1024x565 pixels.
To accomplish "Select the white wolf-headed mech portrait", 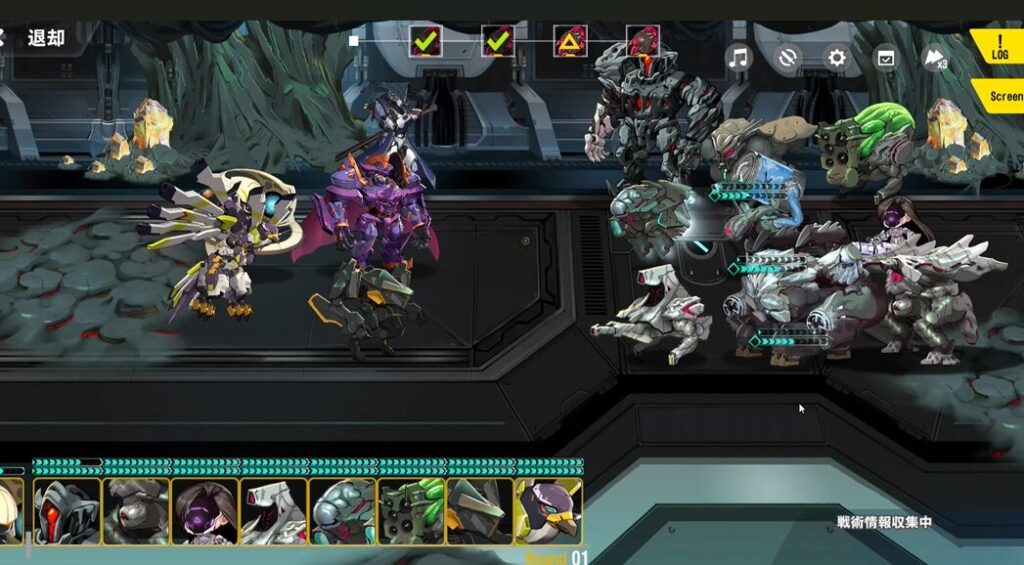I will (x=274, y=511).
